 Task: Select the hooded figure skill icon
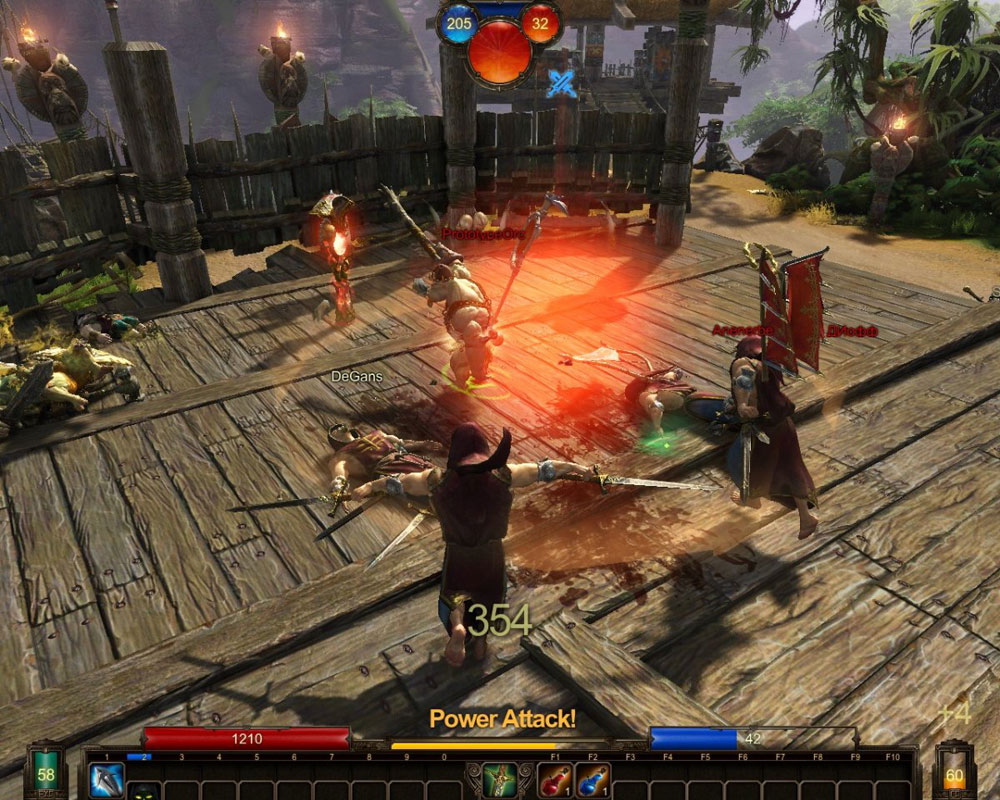point(143,792)
